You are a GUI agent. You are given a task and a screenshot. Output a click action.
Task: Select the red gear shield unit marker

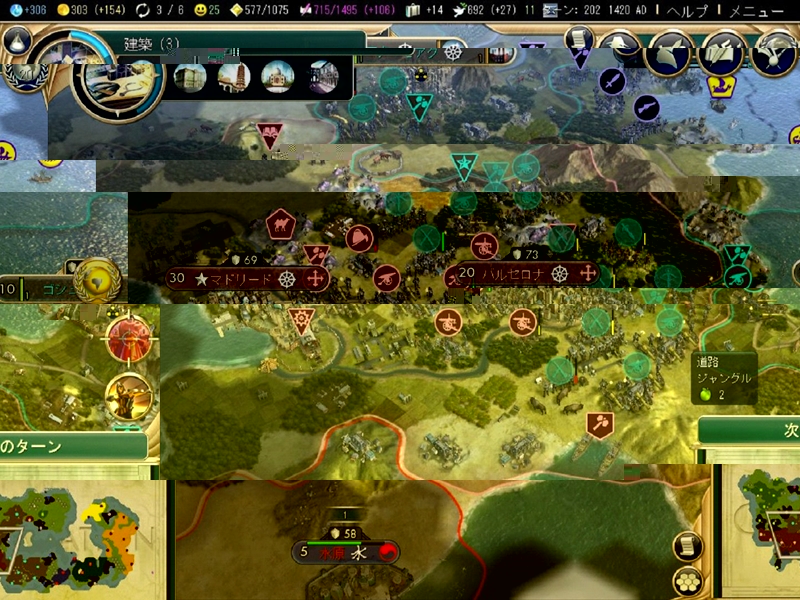coord(300,320)
